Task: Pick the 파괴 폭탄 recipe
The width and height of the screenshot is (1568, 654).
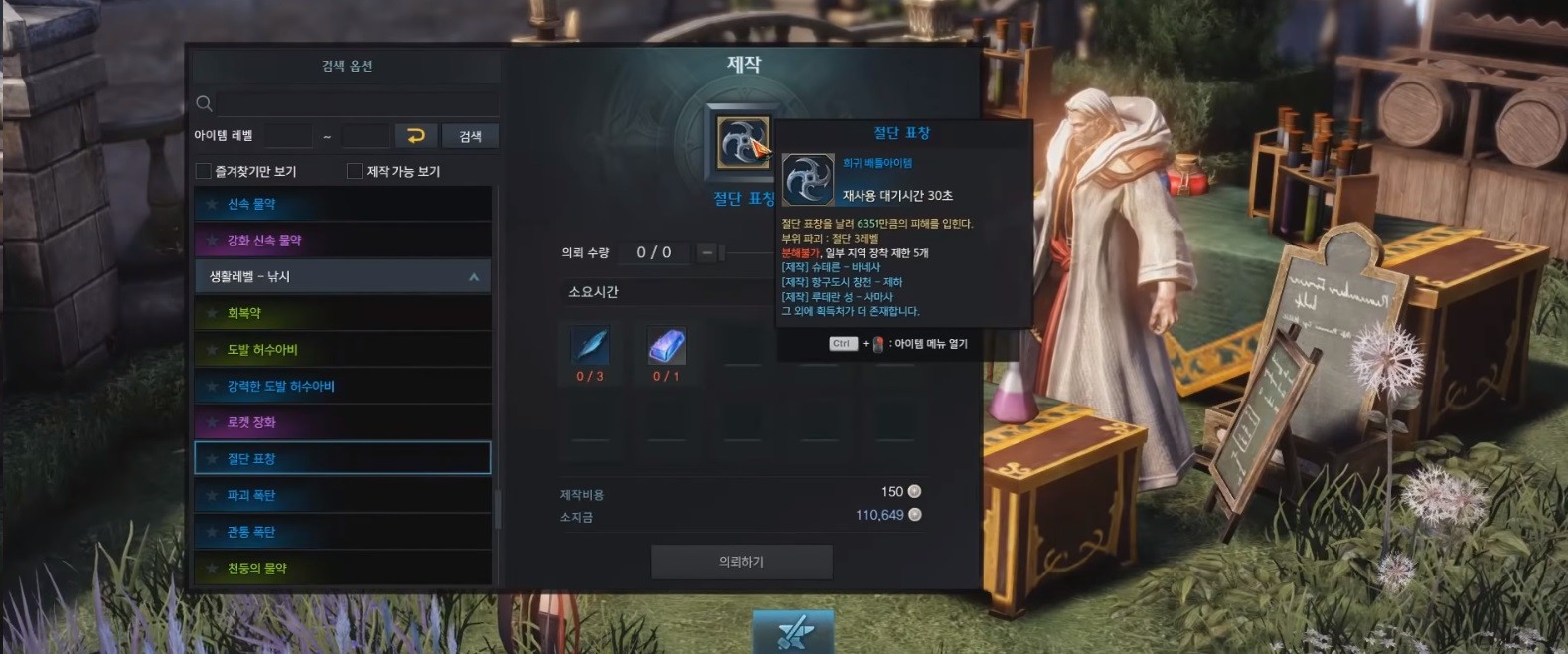Action: [x=343, y=495]
